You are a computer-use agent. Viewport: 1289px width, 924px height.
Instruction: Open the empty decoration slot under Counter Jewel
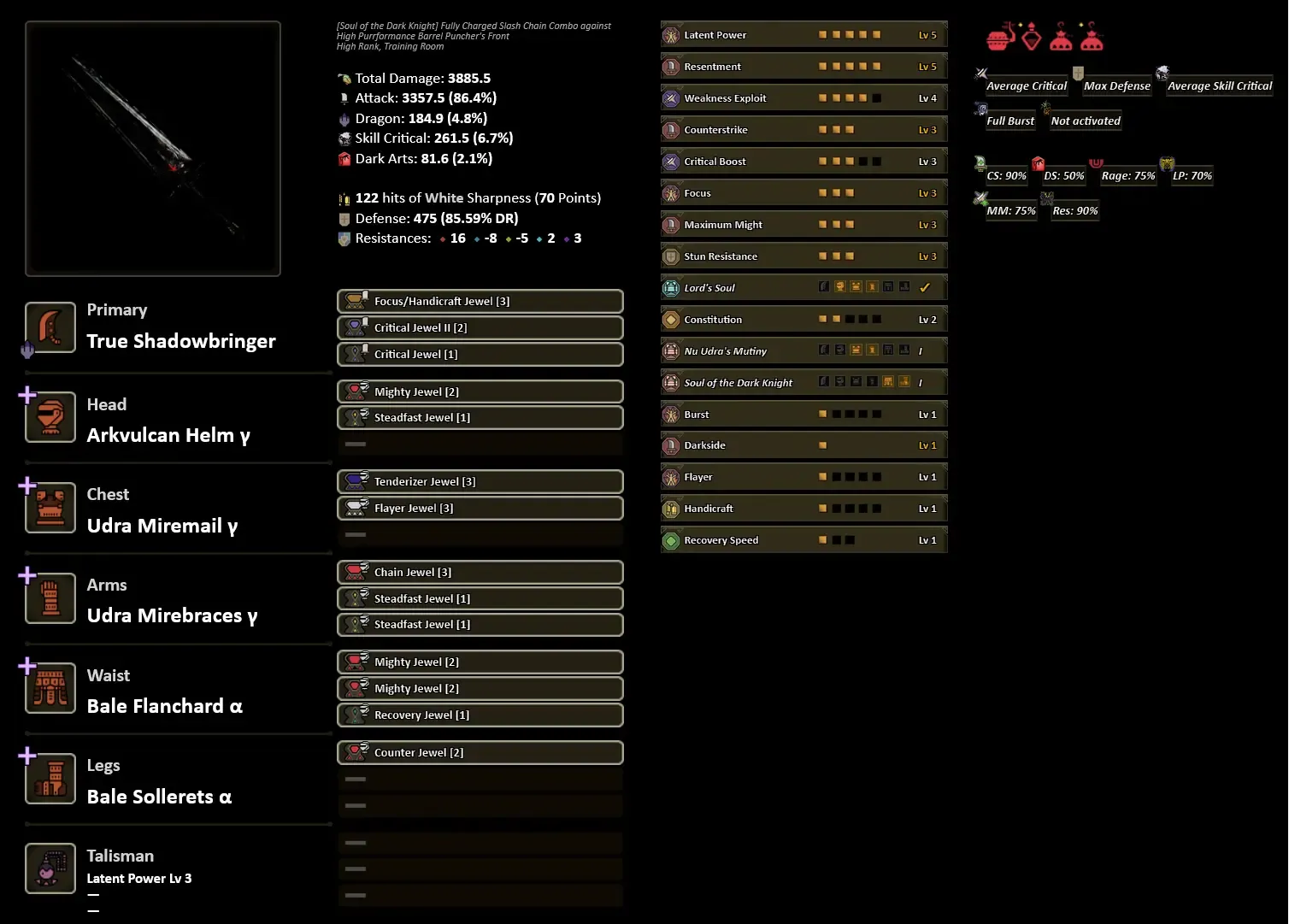[x=480, y=779]
